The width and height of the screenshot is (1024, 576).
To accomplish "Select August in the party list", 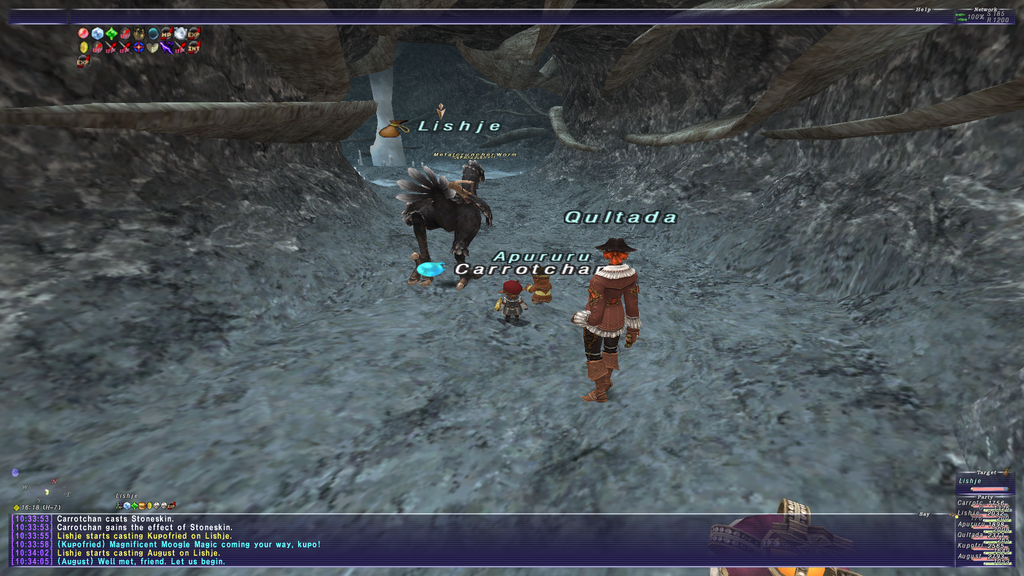I will coord(984,557).
